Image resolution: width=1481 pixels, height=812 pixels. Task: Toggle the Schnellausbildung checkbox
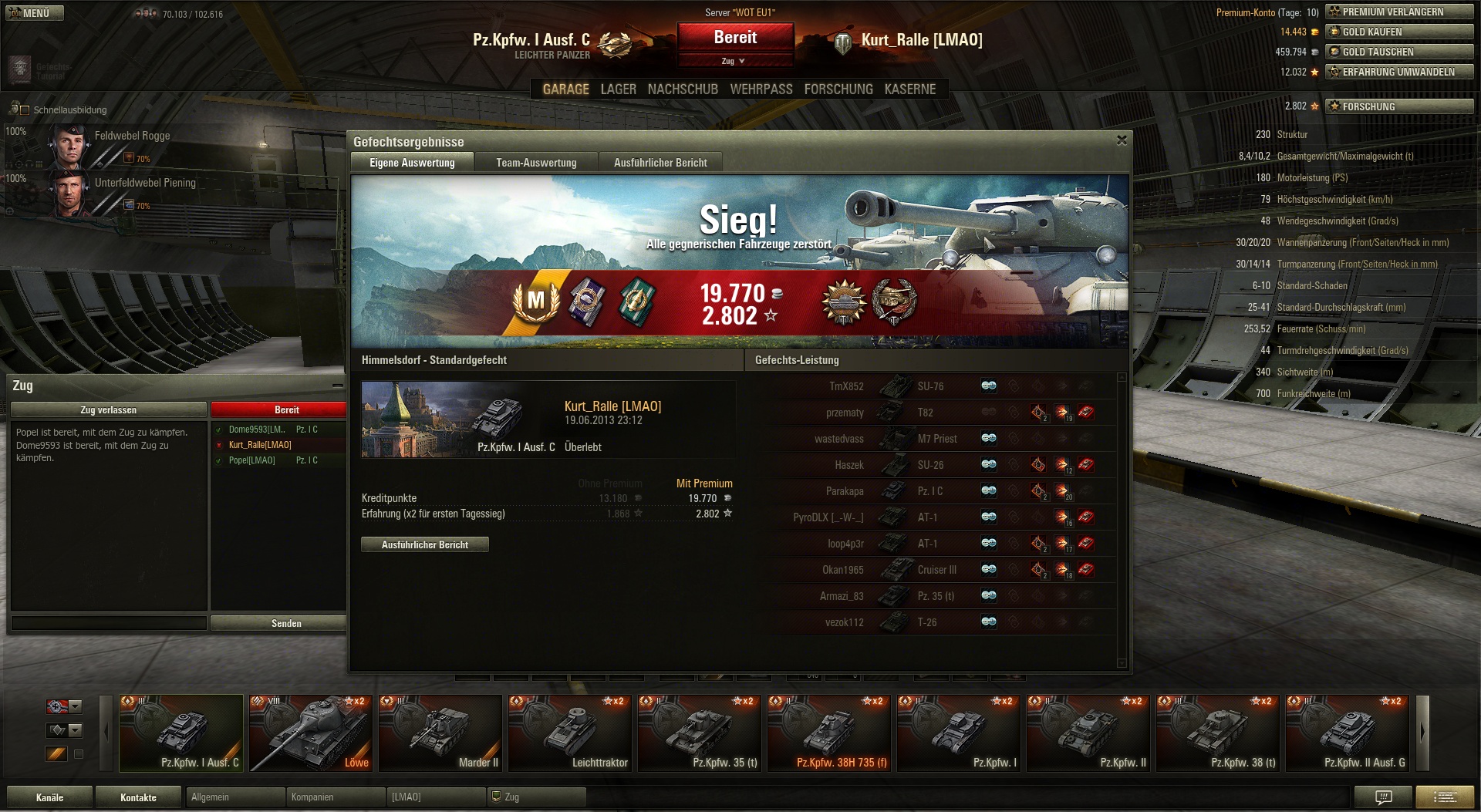pyautogui.click(x=25, y=110)
